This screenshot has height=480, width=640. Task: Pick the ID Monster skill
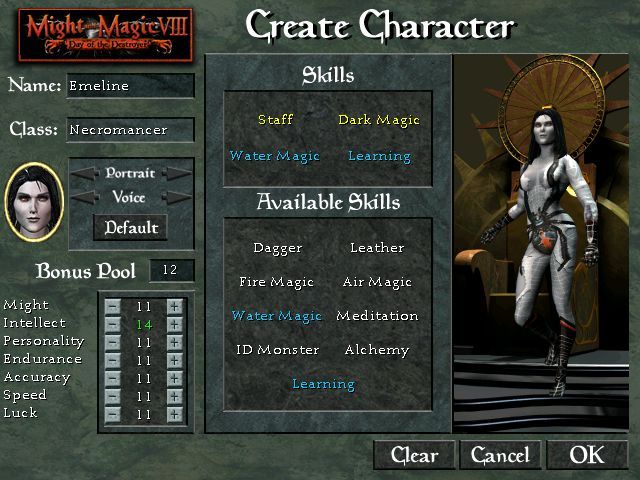pos(277,350)
